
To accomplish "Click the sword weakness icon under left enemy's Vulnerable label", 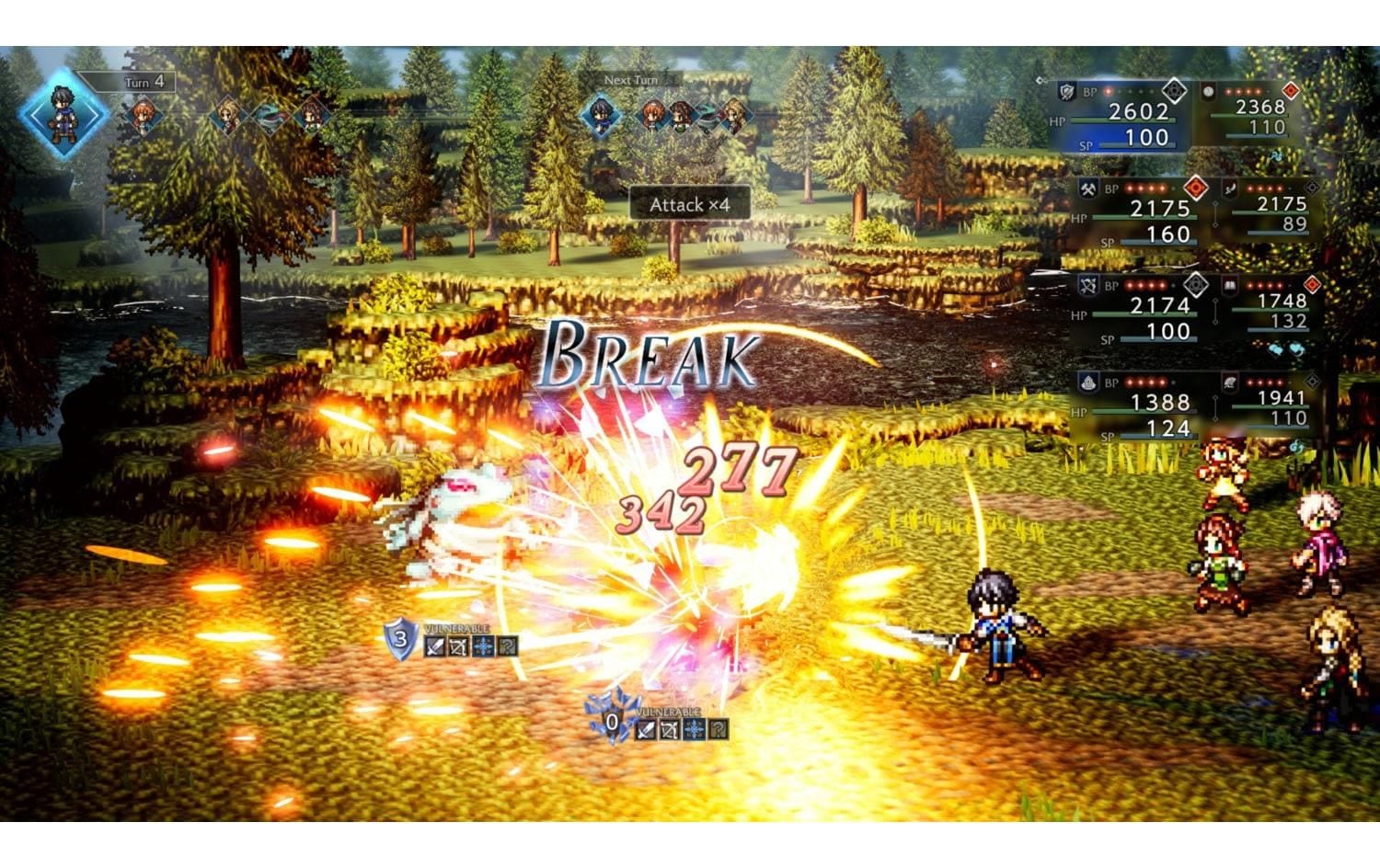I will (x=433, y=646).
